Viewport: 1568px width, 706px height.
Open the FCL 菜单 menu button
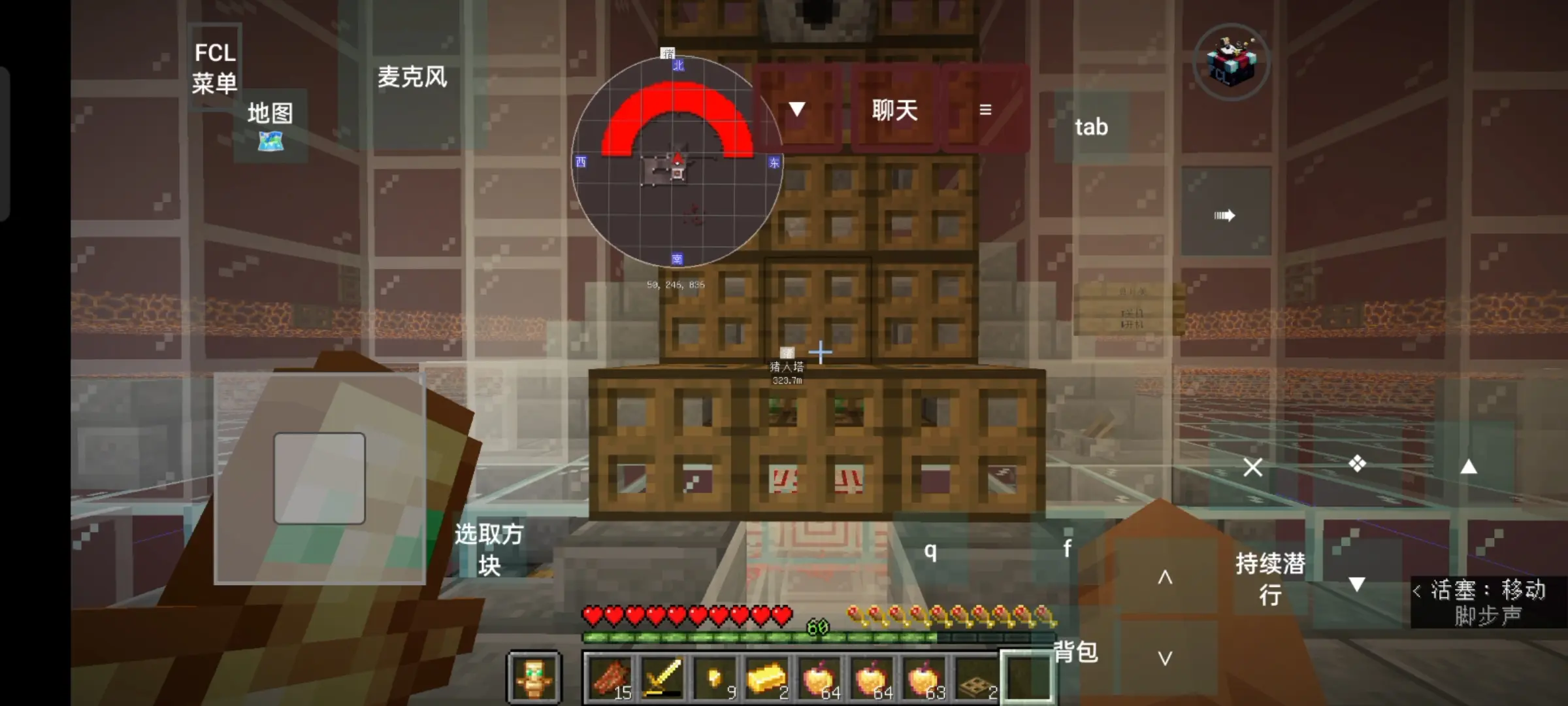pos(215,68)
